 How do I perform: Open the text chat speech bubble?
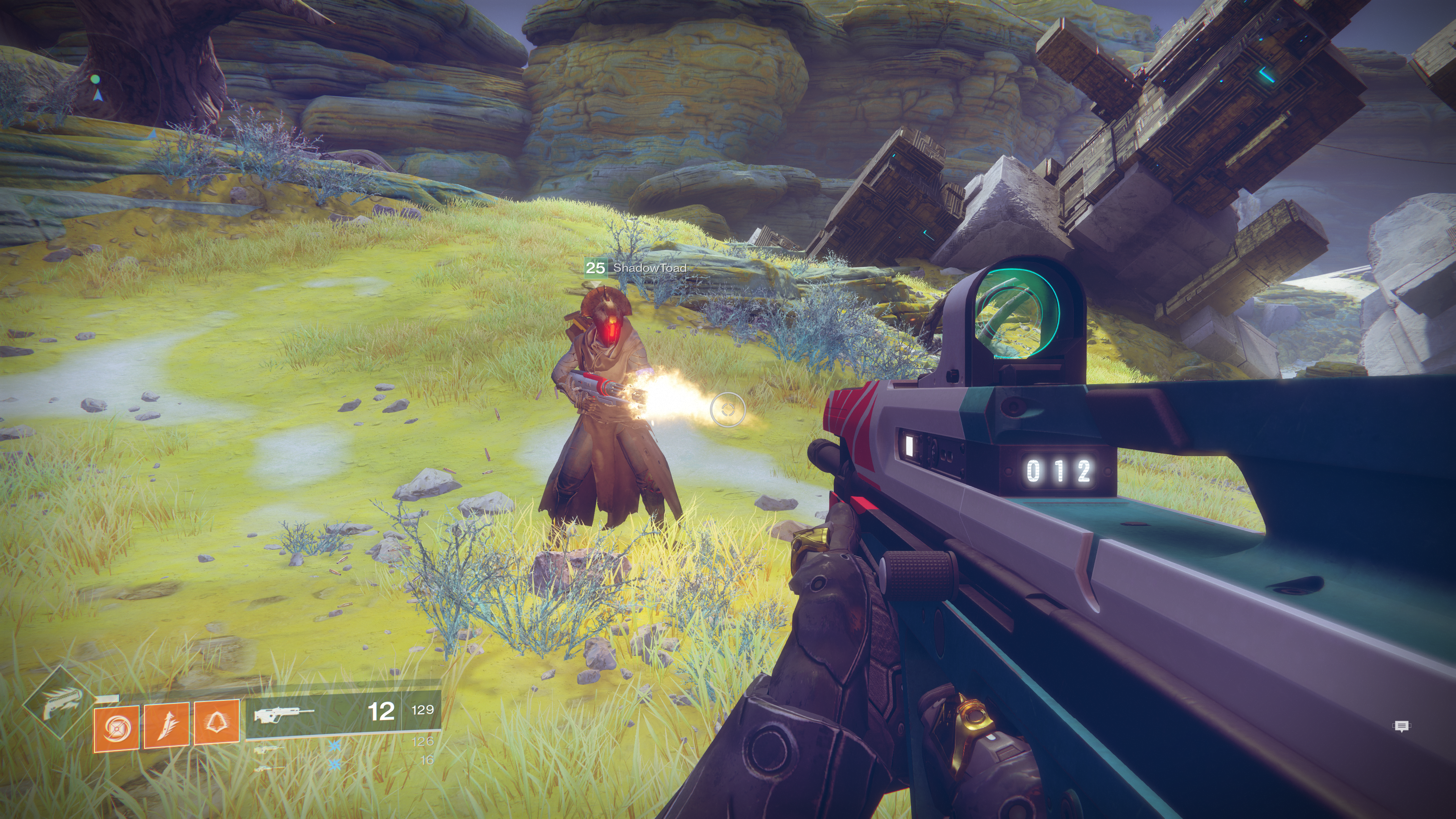tap(1401, 726)
